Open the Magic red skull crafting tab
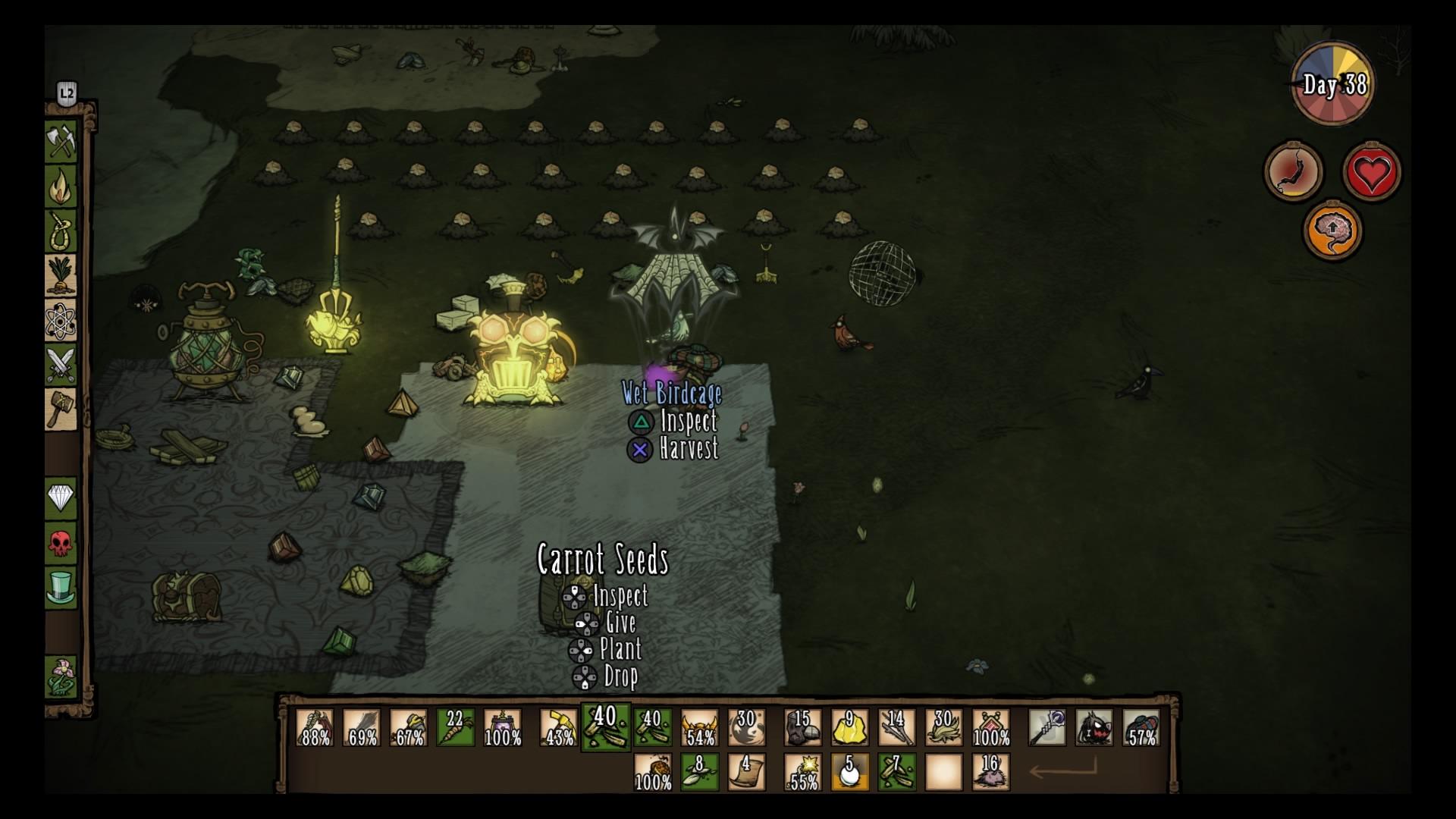Image resolution: width=1456 pixels, height=819 pixels. point(61,543)
